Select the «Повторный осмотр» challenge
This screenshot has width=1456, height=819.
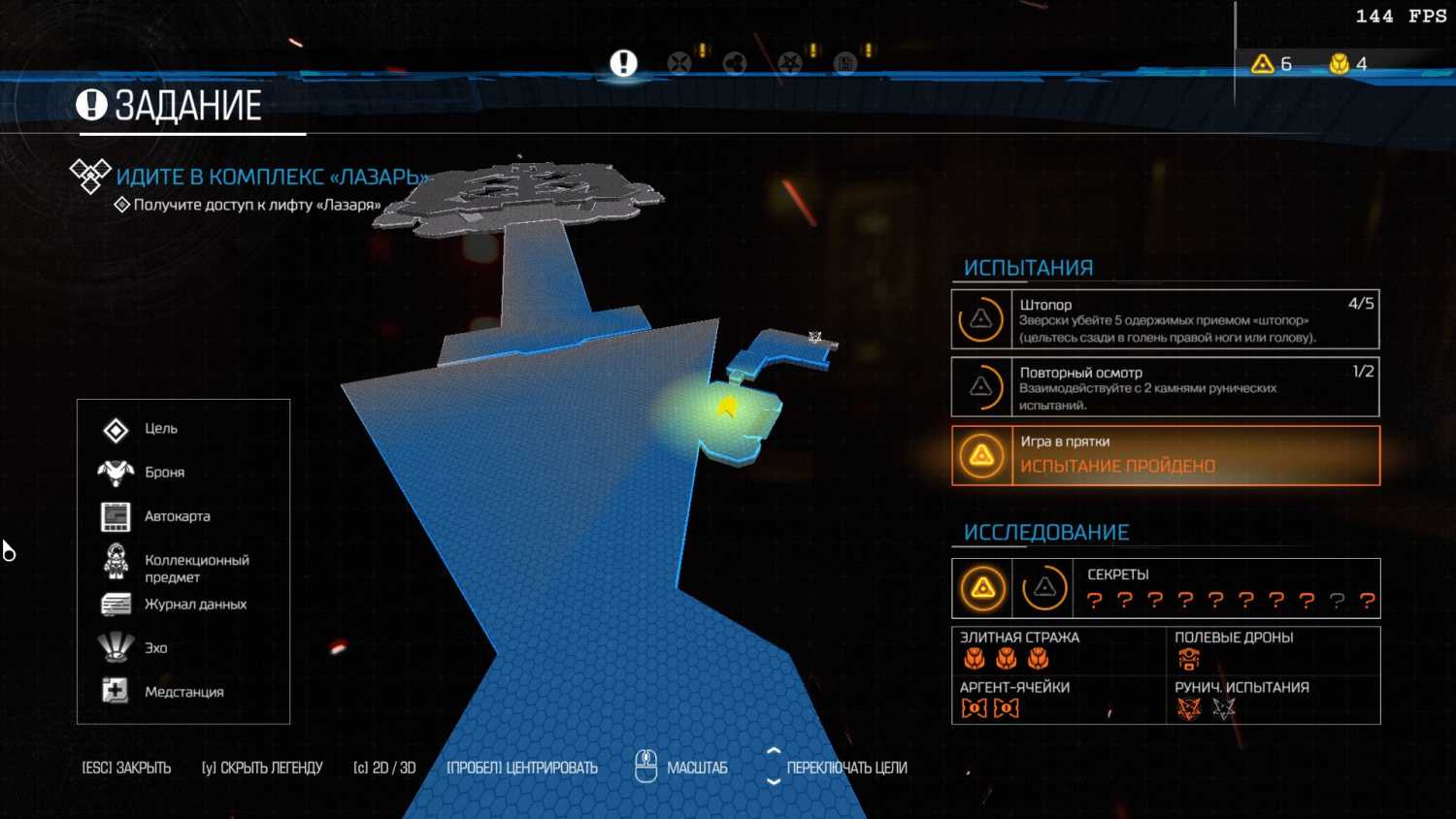click(1165, 387)
